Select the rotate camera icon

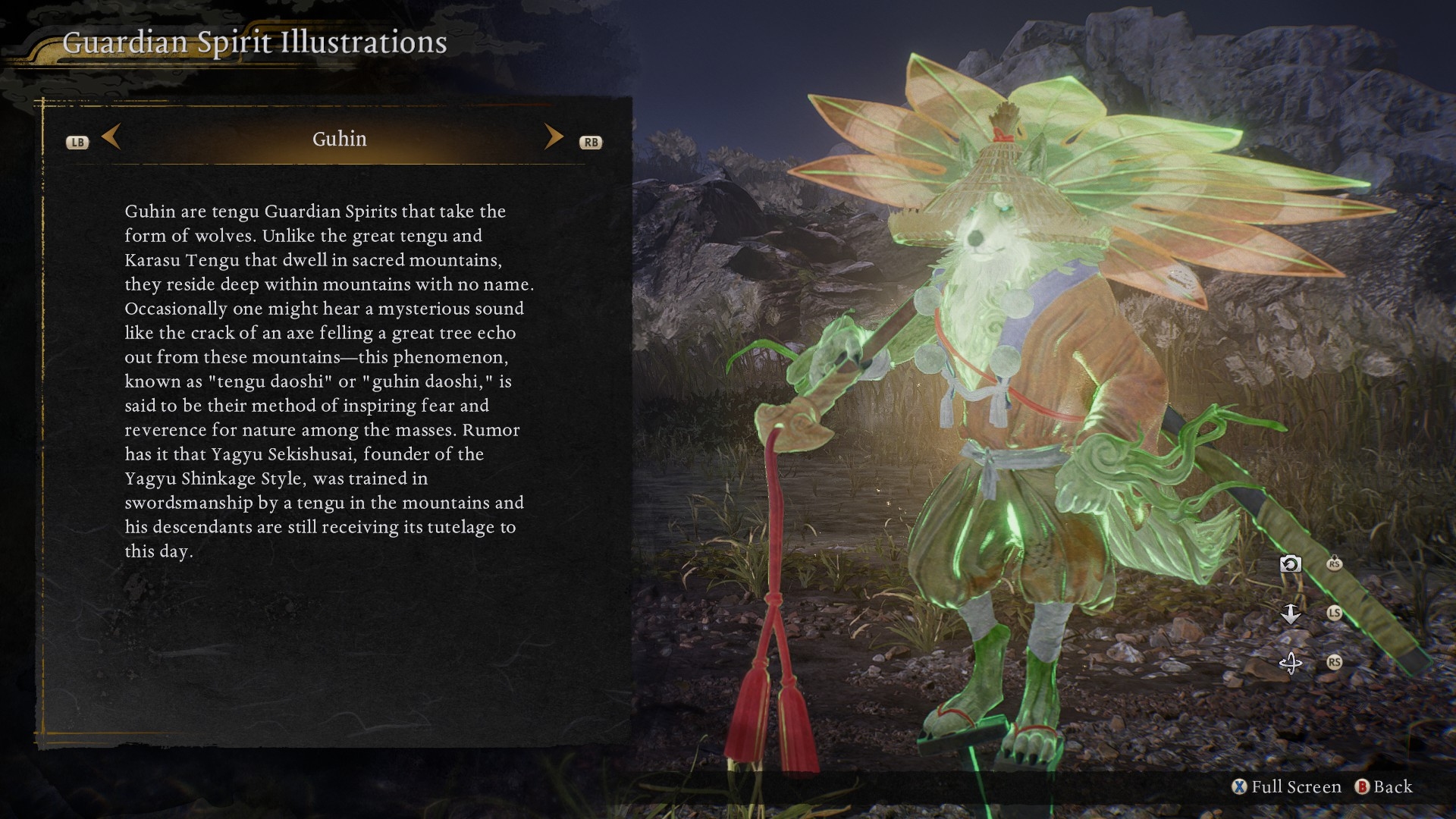[x=1290, y=564]
